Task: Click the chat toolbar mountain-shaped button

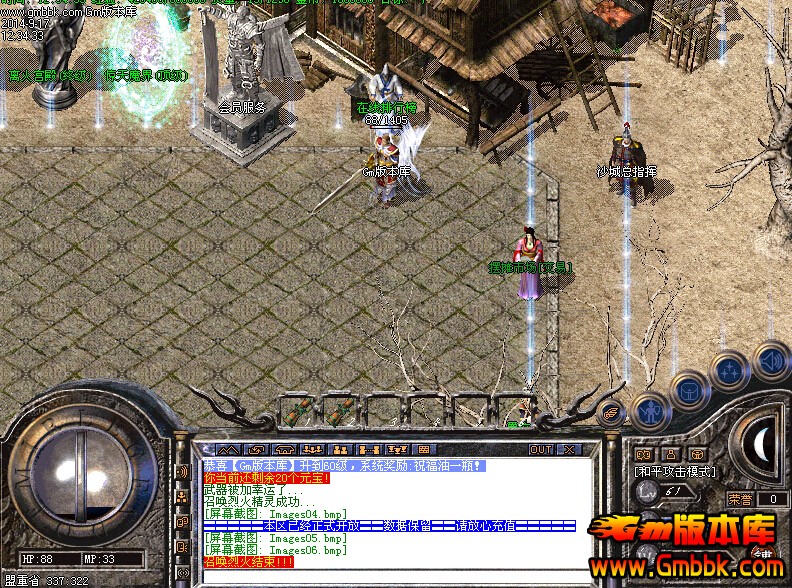Action: (x=229, y=449)
